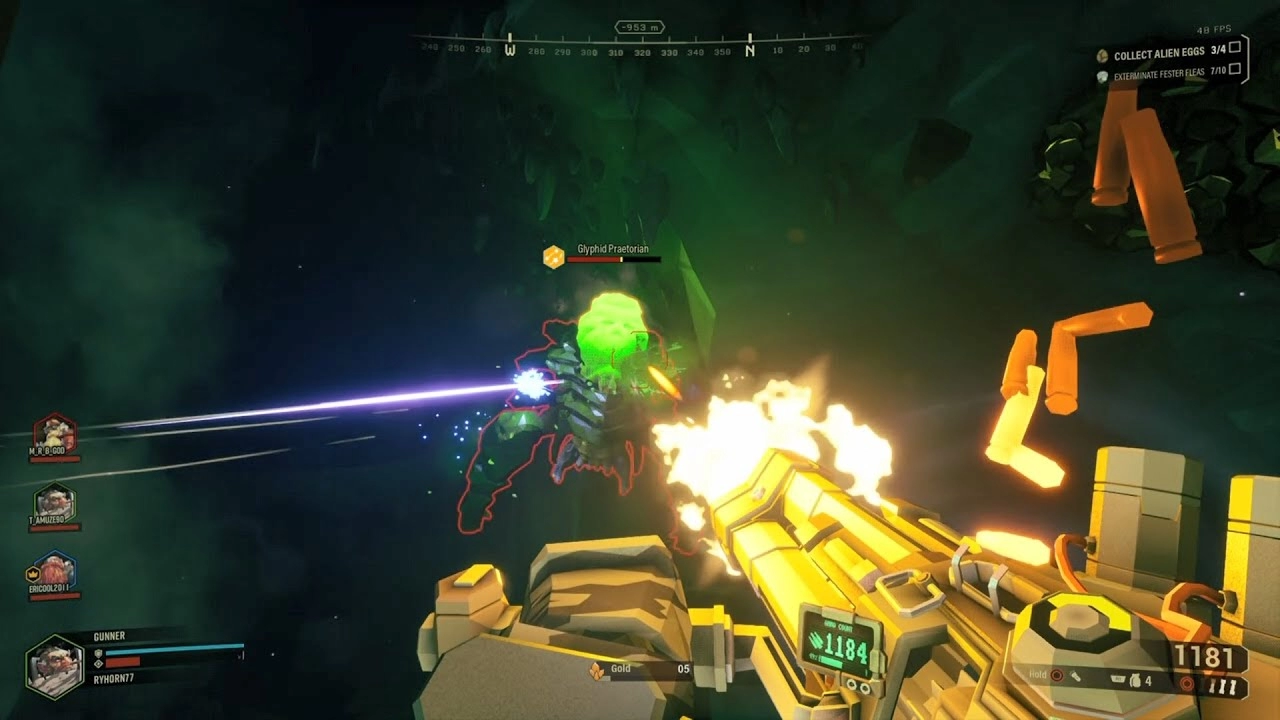Screen dimensions: 1280x720
Task: Click the Glyphid Praetorian nameplate
Action: (x=613, y=249)
